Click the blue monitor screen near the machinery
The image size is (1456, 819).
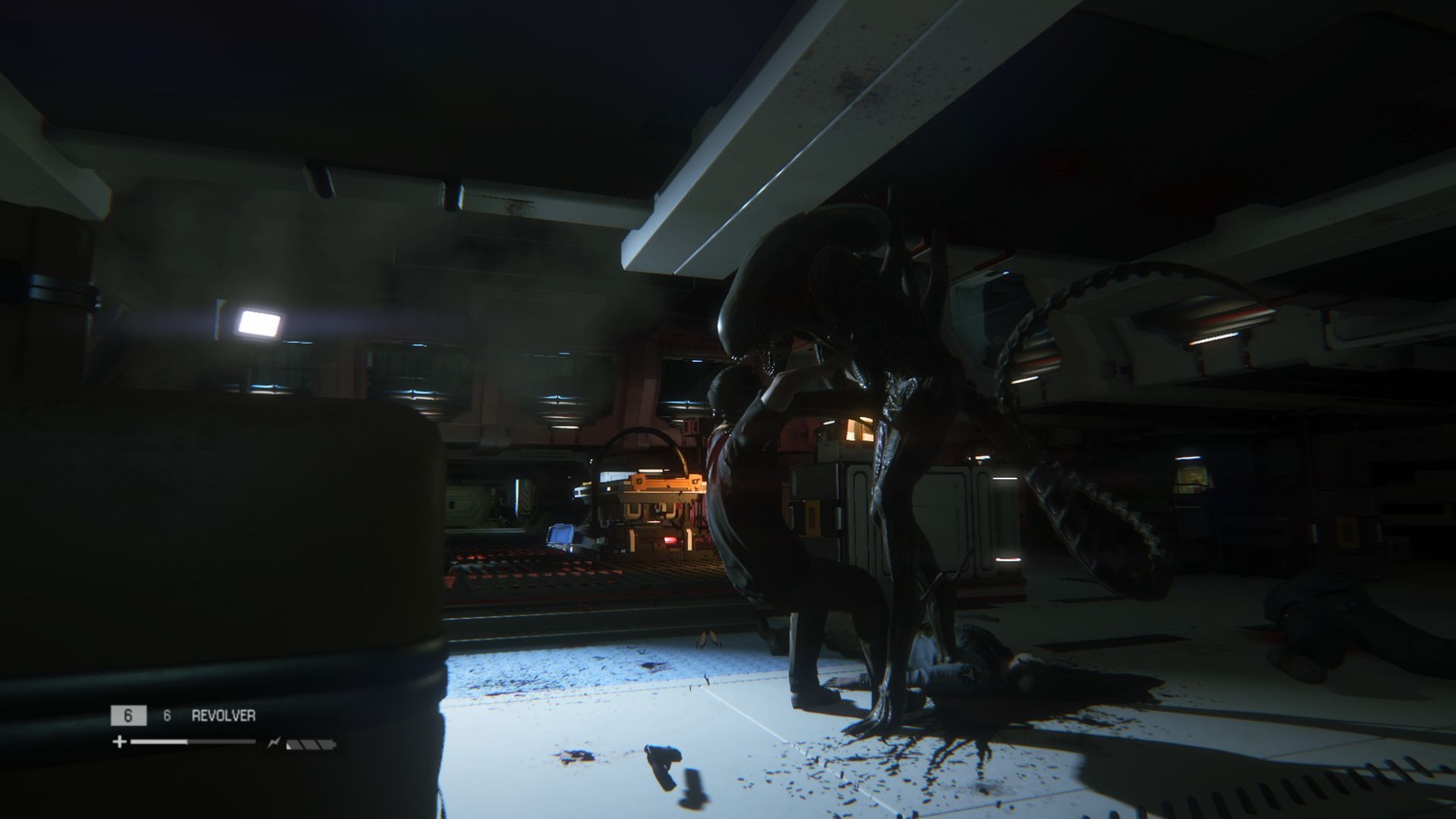click(x=560, y=535)
